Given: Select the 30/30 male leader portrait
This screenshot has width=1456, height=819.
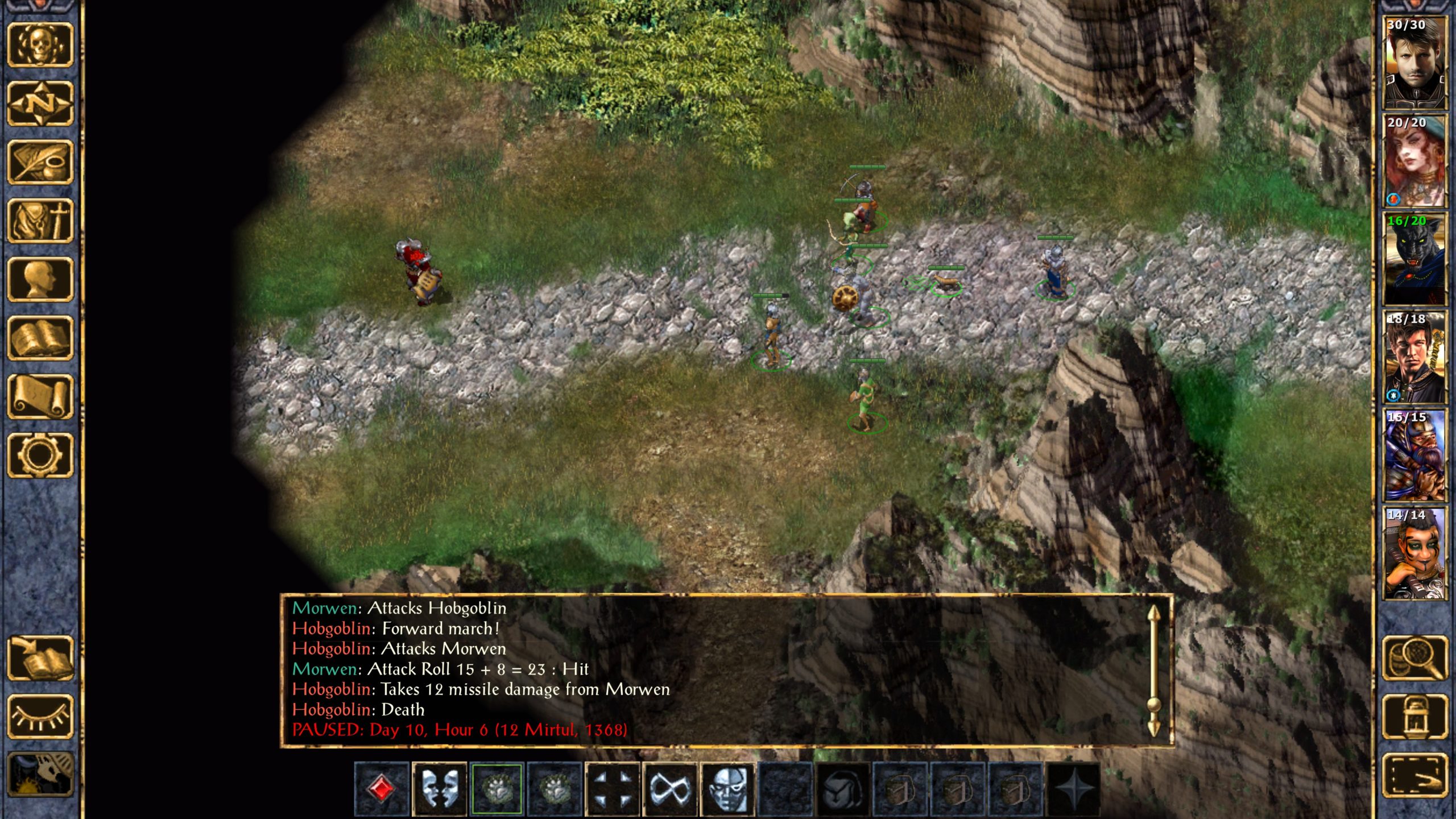Looking at the screenshot, I should point(1414,63).
